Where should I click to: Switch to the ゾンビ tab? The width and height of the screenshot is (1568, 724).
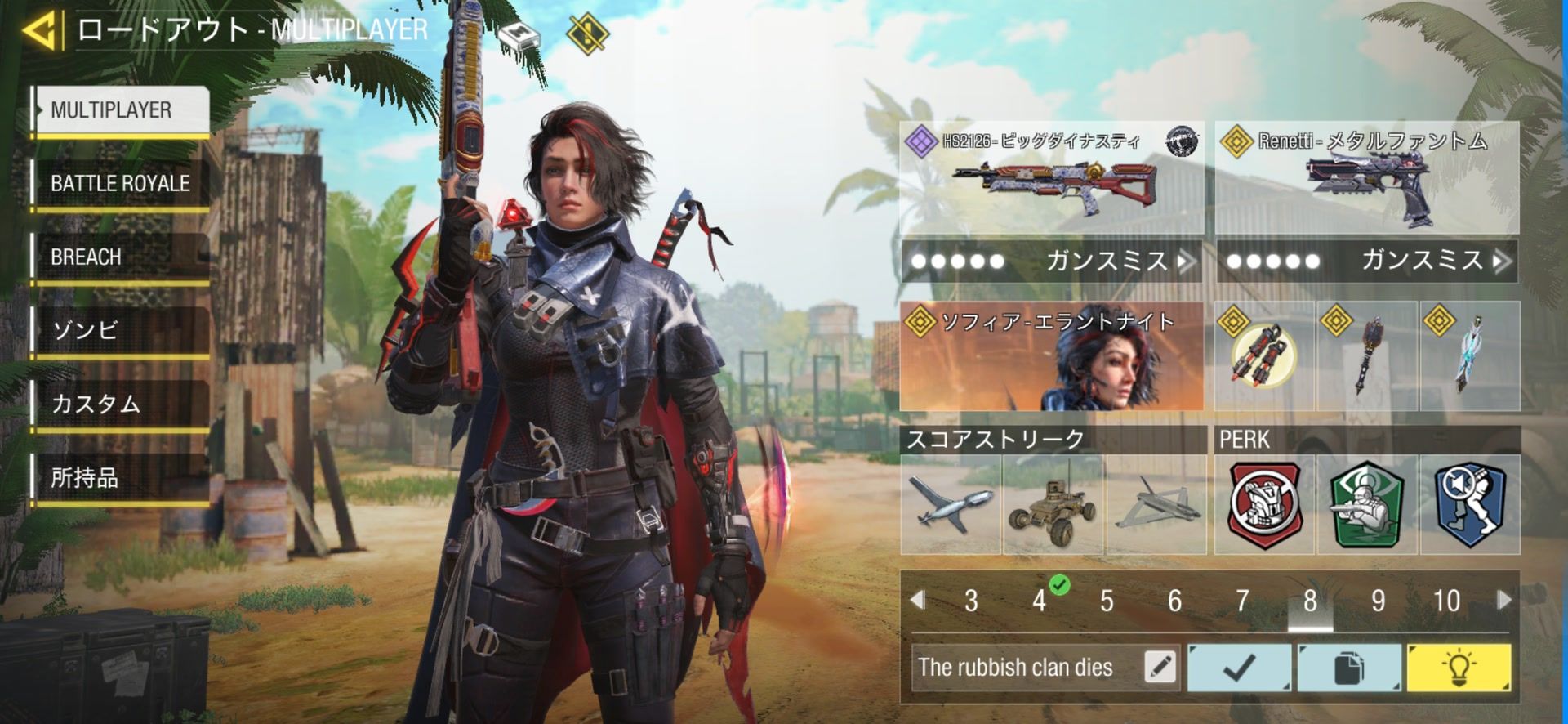tap(120, 331)
